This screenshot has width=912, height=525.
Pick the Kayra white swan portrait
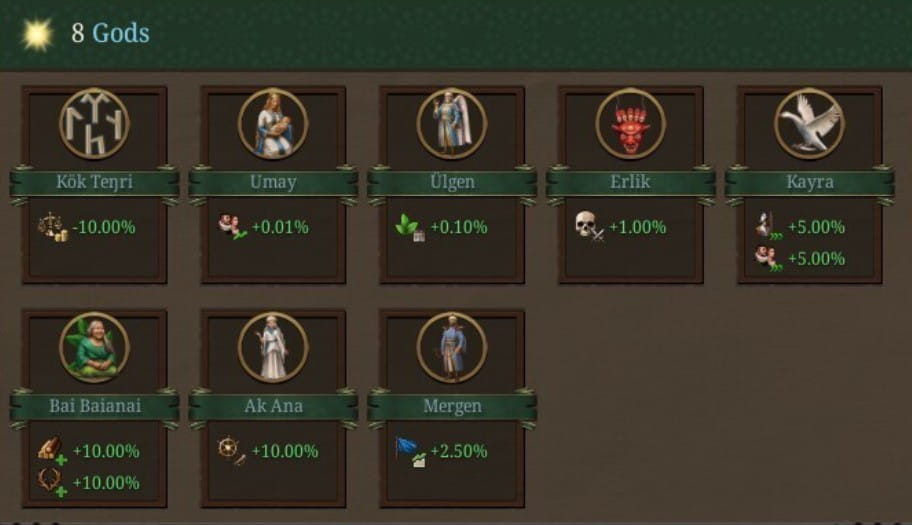click(809, 123)
